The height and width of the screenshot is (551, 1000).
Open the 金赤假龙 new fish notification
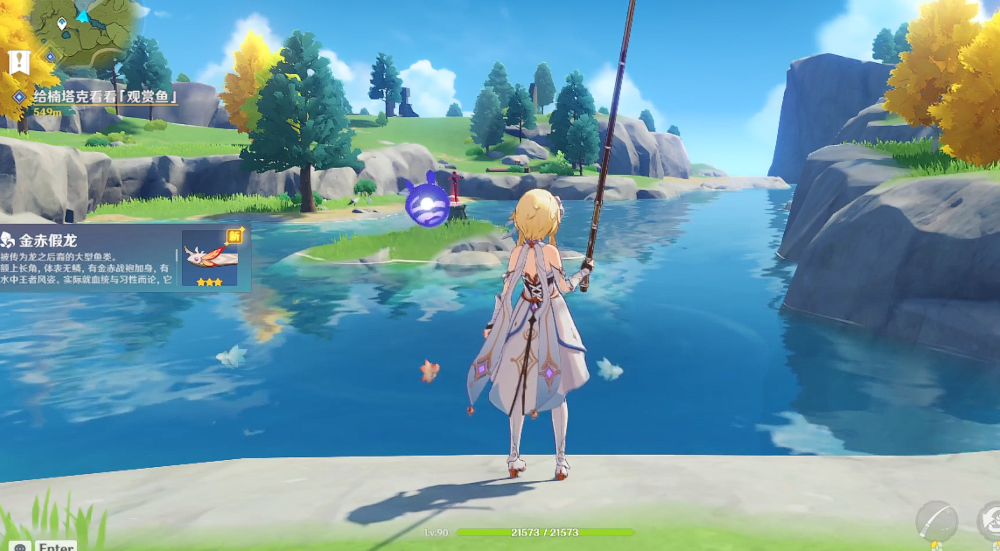90,257
